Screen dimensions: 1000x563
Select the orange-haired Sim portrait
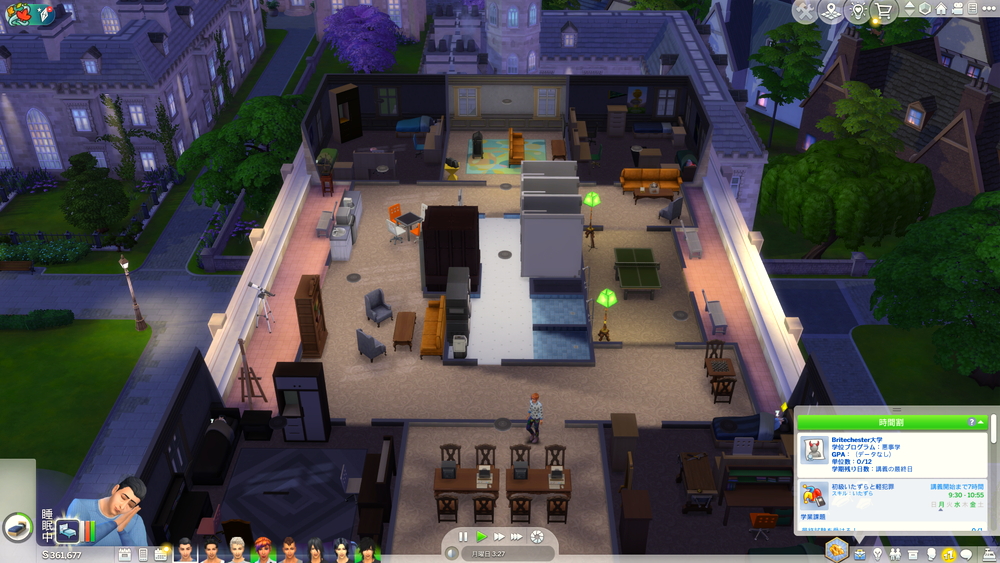point(263,550)
